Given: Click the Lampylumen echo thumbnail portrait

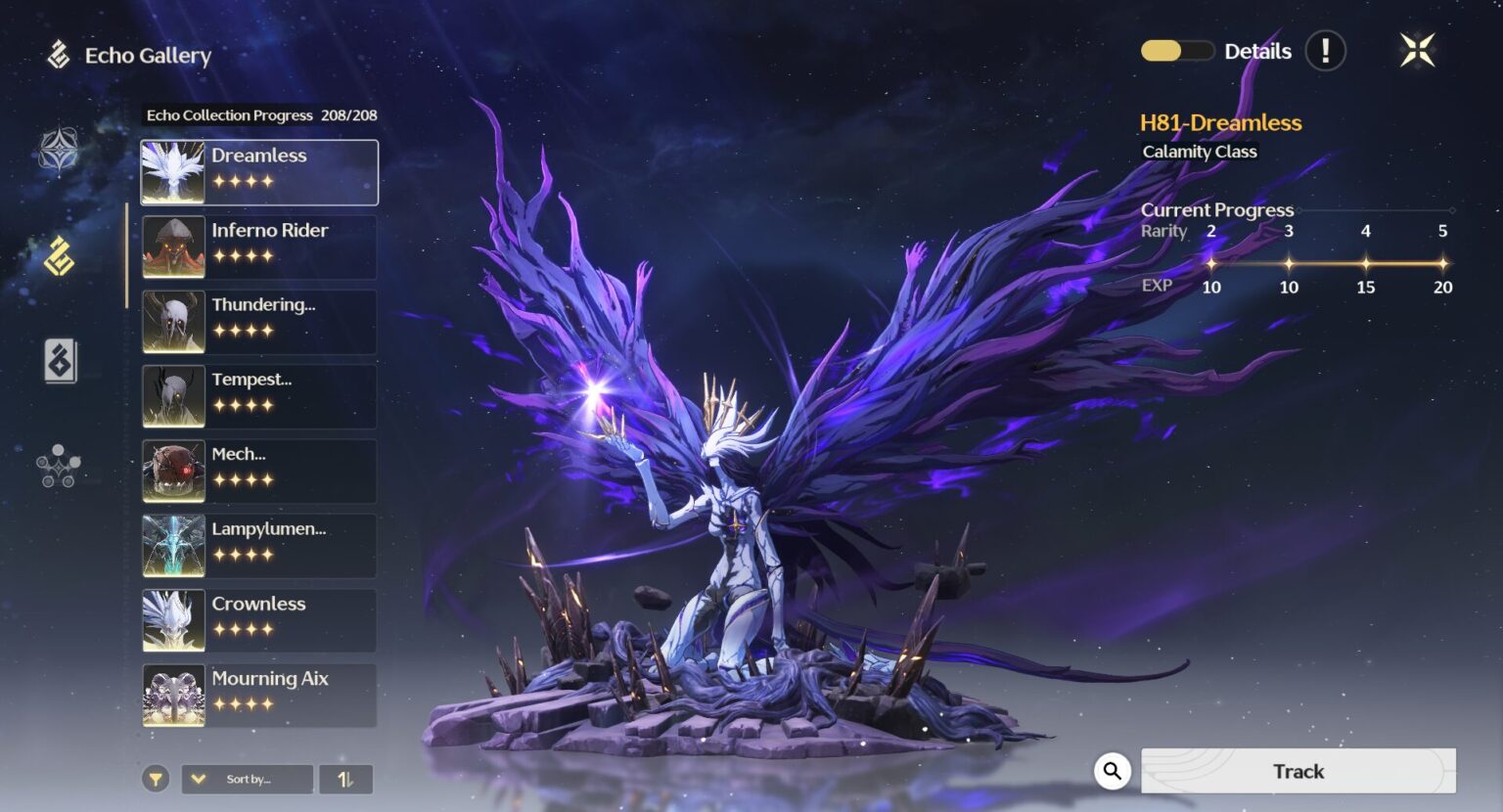Looking at the screenshot, I should pyautogui.click(x=173, y=545).
